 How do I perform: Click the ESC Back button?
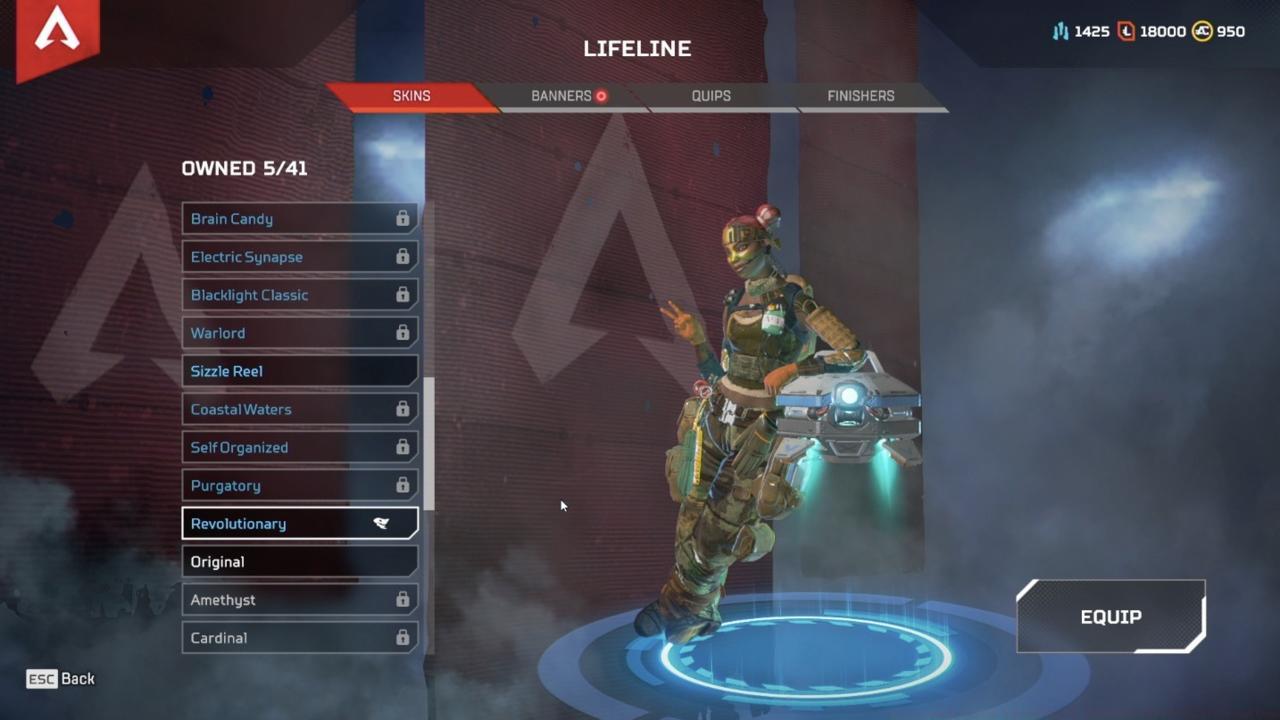(x=58, y=679)
